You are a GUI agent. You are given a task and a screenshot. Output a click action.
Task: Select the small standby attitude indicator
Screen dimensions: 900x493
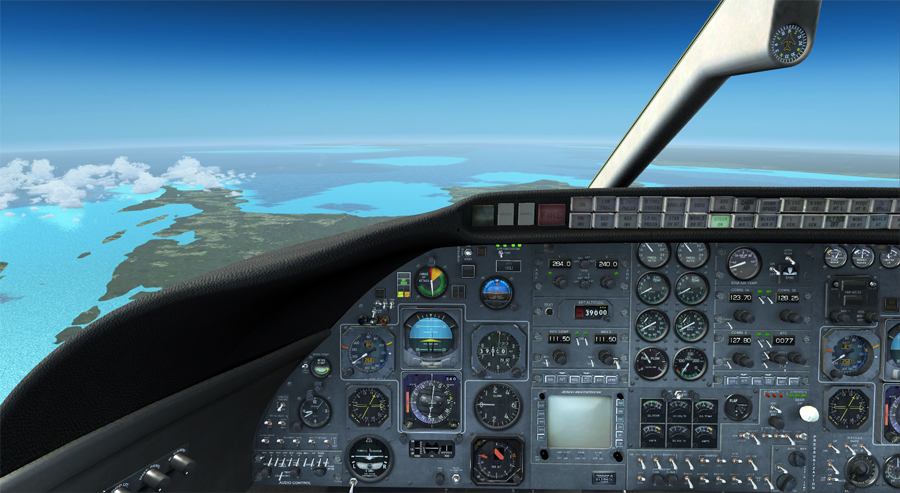click(497, 292)
